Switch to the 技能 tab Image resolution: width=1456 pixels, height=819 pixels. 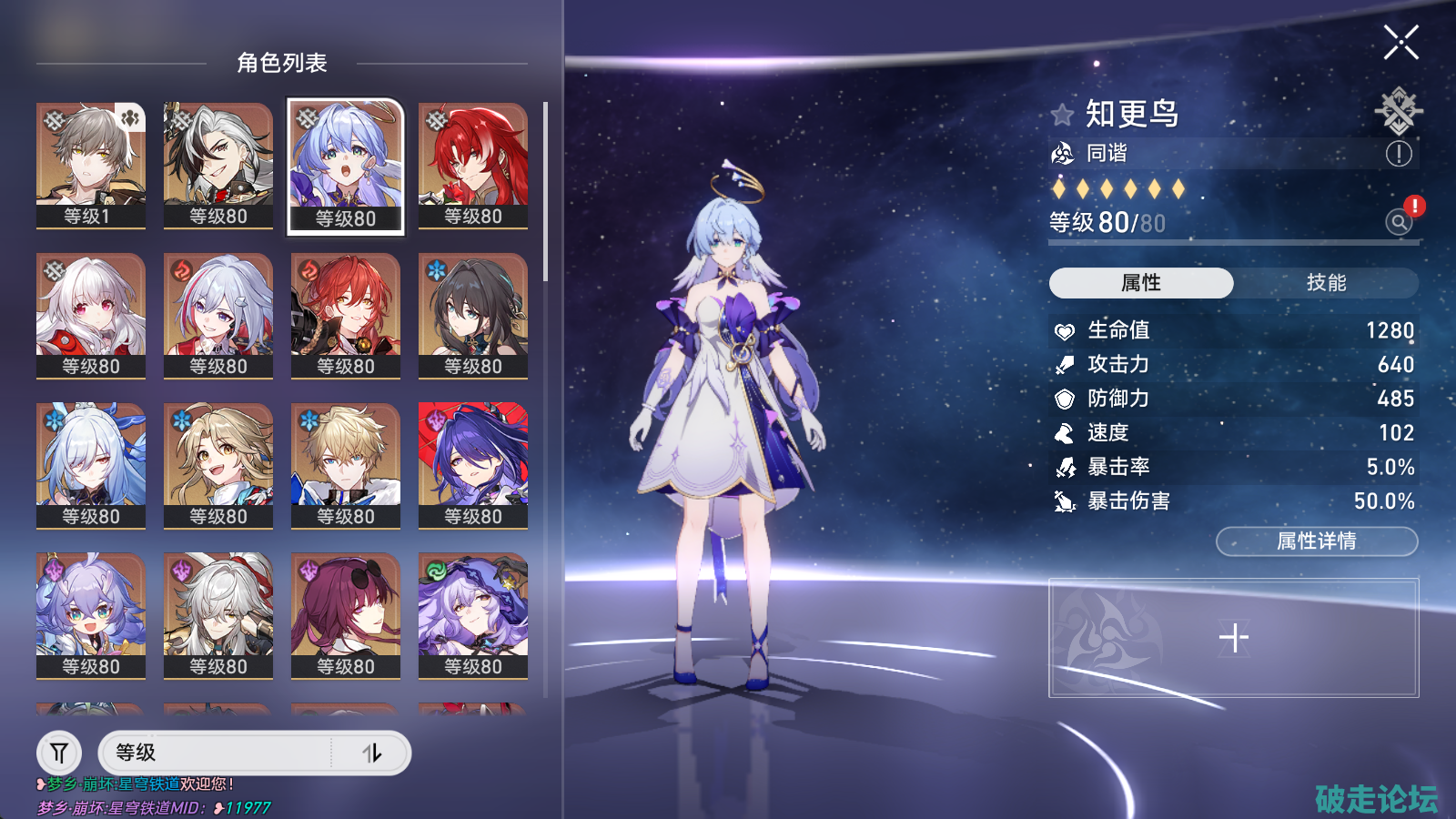click(x=1326, y=283)
